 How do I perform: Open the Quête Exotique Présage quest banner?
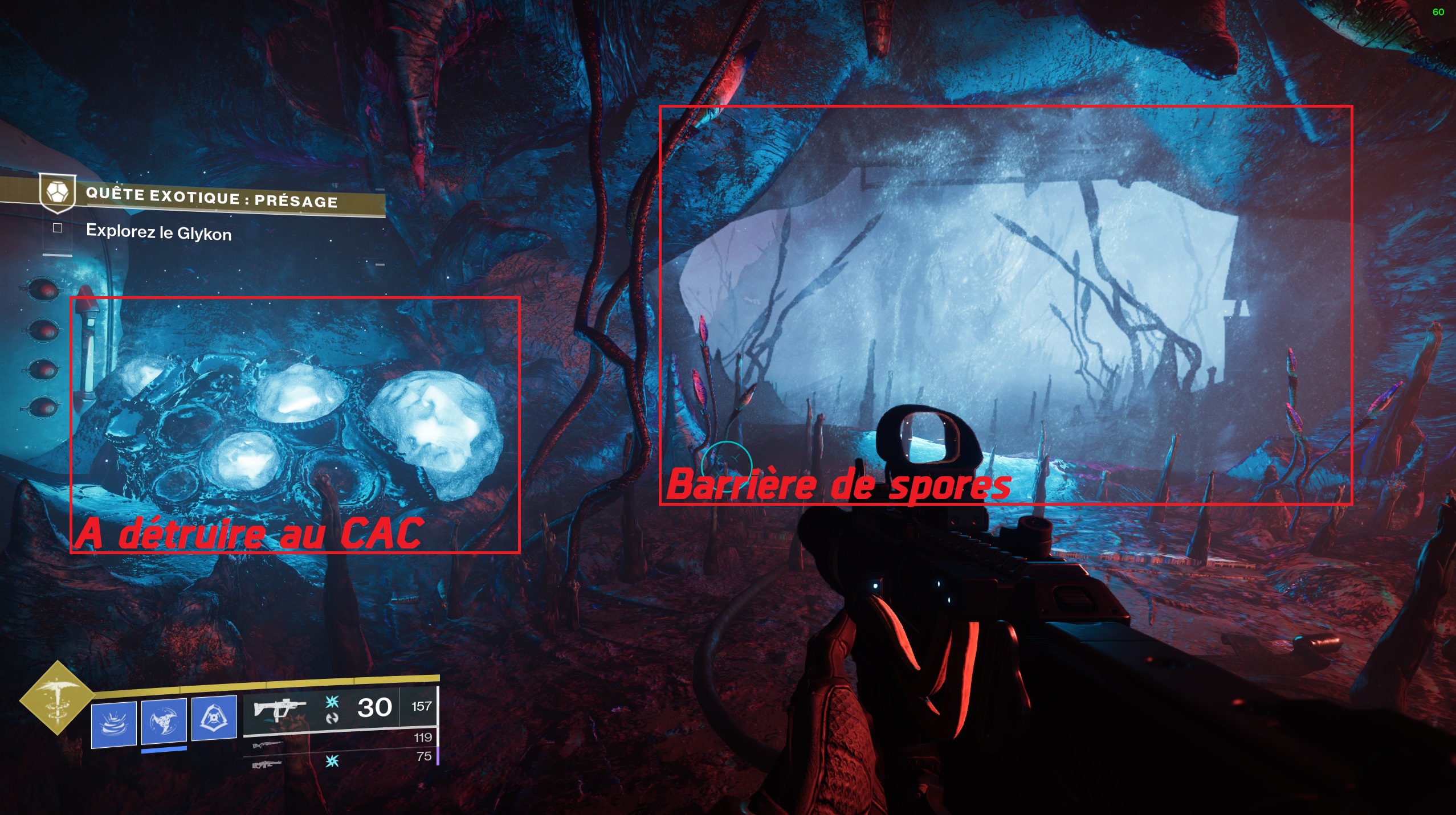point(212,198)
